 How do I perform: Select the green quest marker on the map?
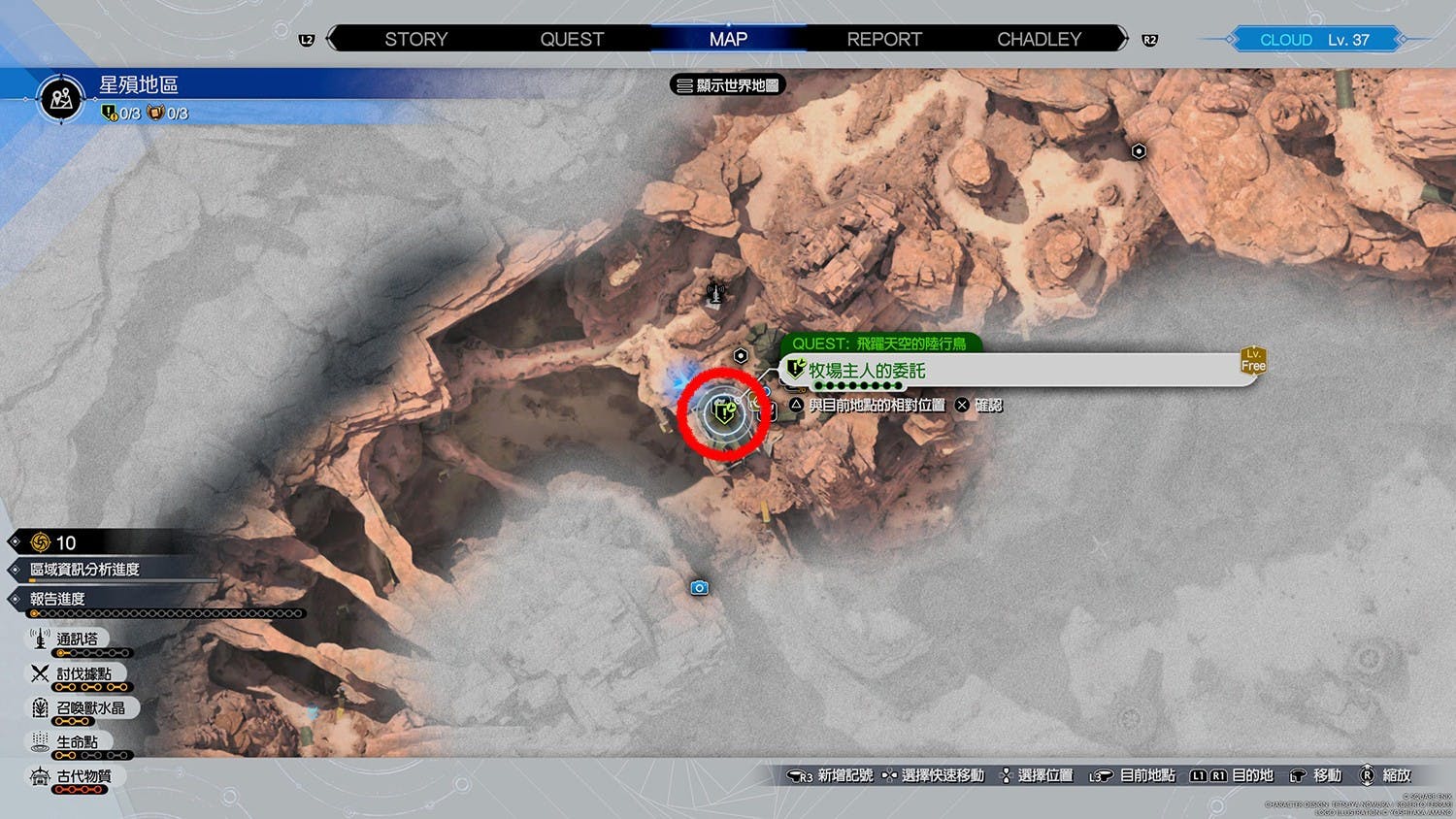click(724, 413)
